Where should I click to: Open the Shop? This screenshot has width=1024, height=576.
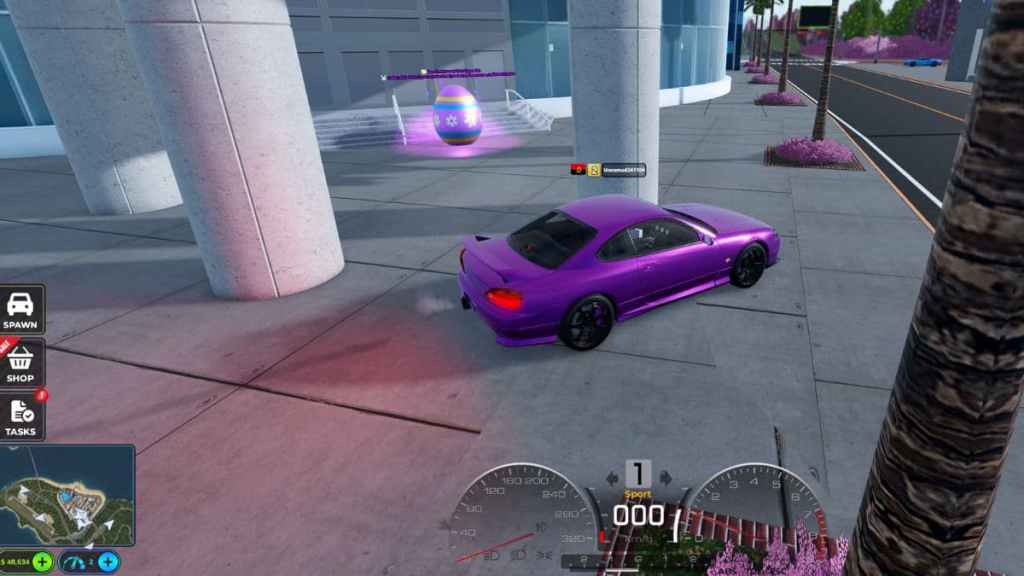tap(20, 363)
